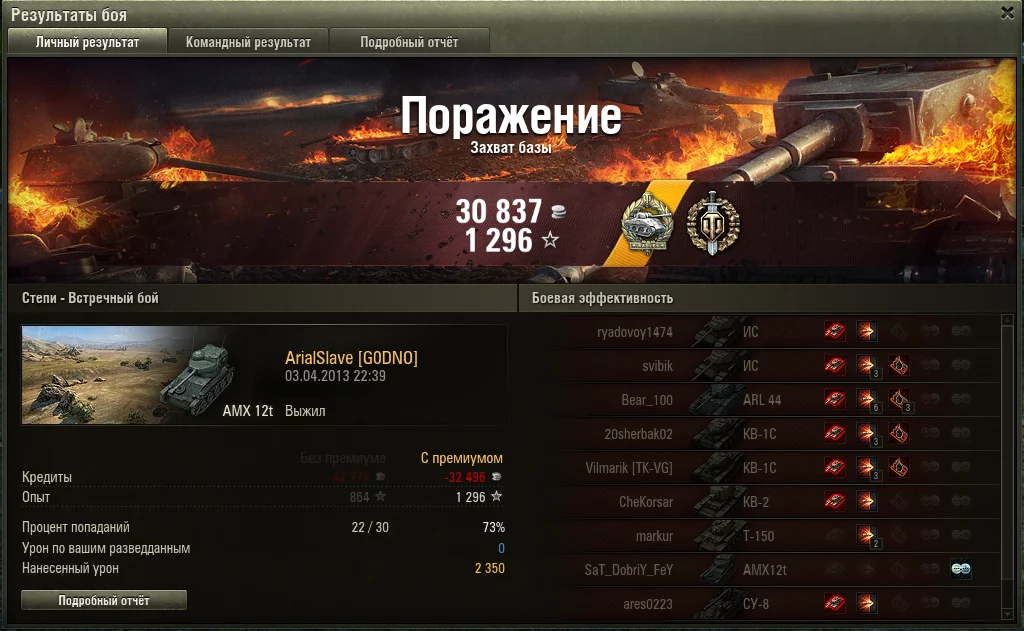1024x631 pixels.
Task: Select the CheKorsar КВ-2 row
Action: pos(760,502)
